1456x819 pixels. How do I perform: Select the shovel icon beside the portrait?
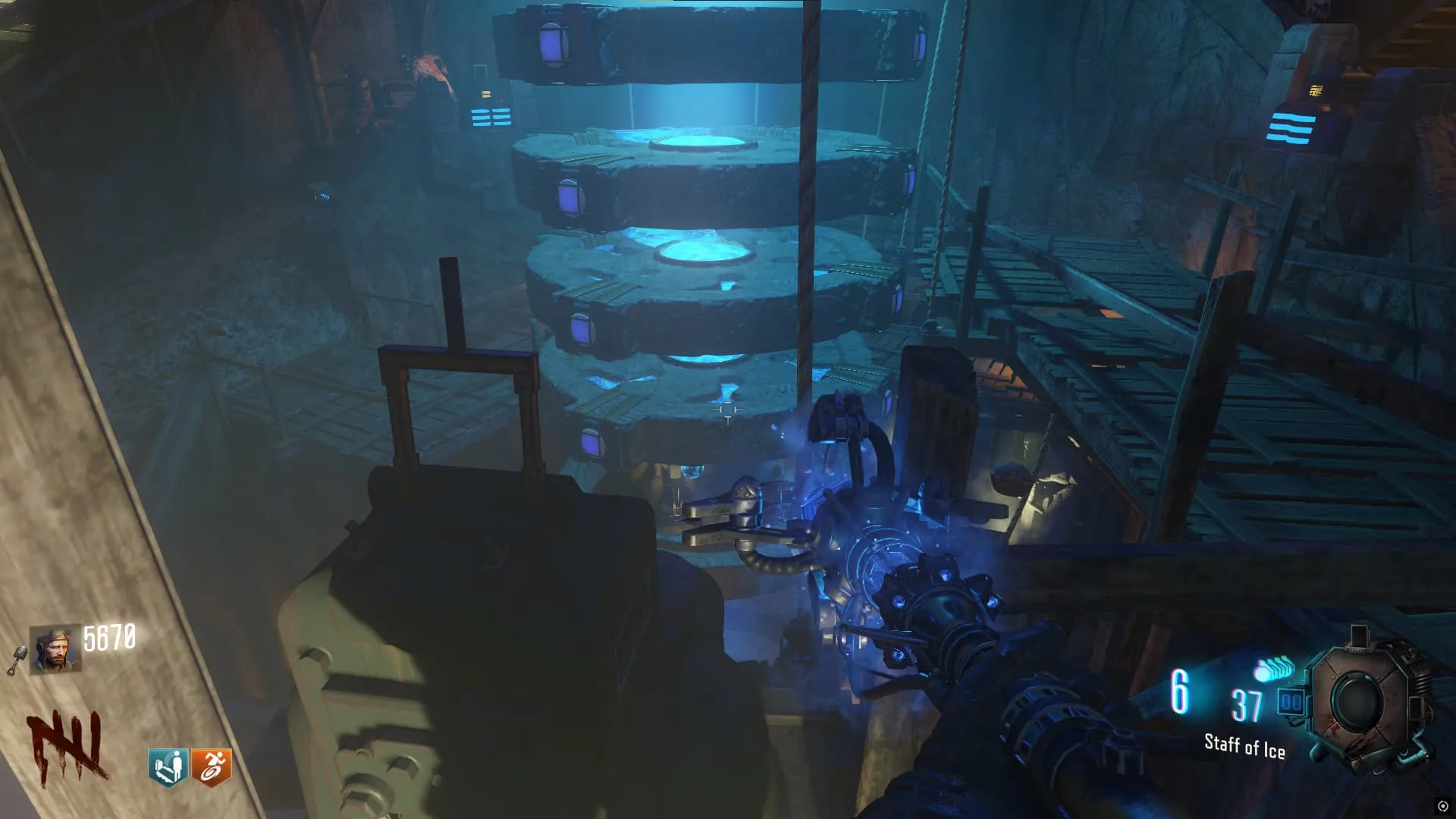(x=17, y=661)
